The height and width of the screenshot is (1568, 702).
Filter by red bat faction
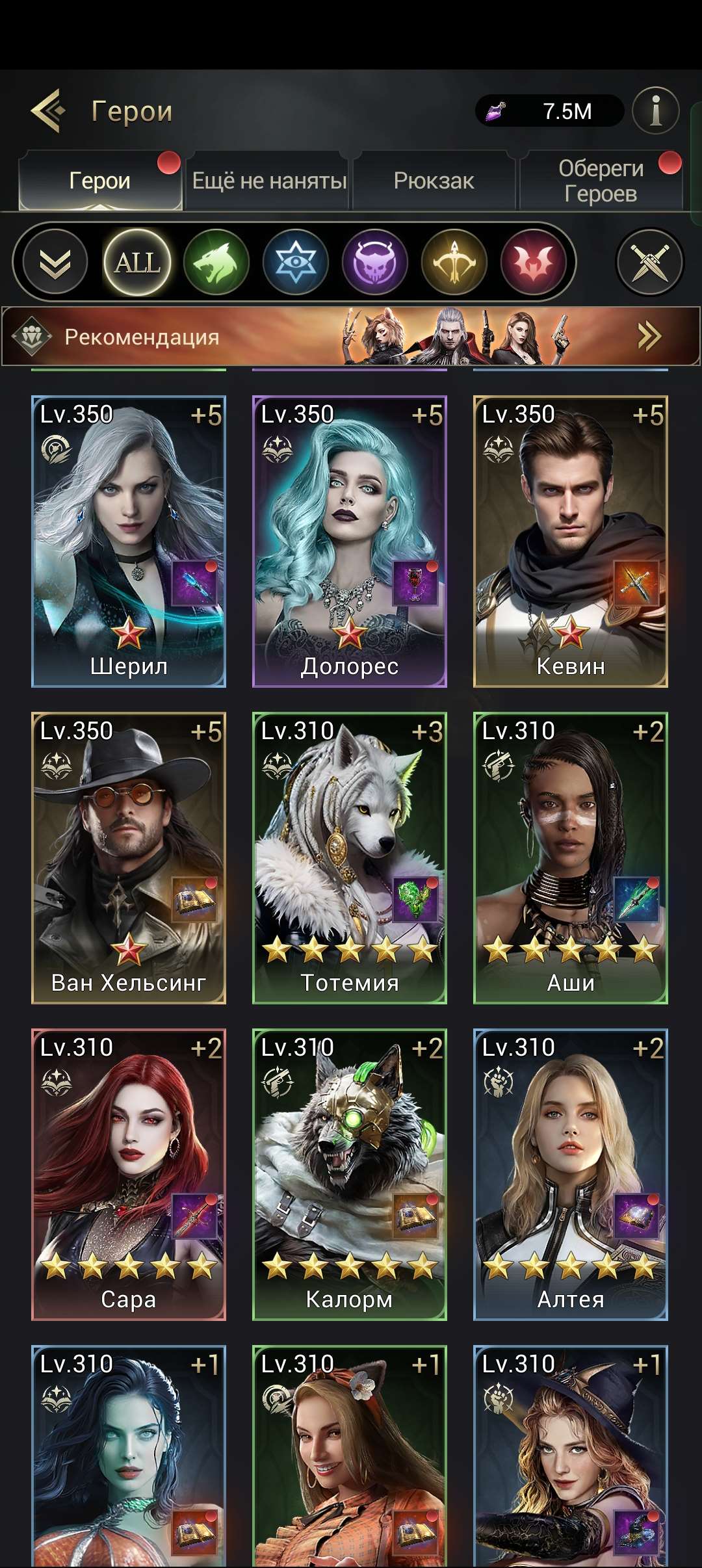(x=534, y=263)
